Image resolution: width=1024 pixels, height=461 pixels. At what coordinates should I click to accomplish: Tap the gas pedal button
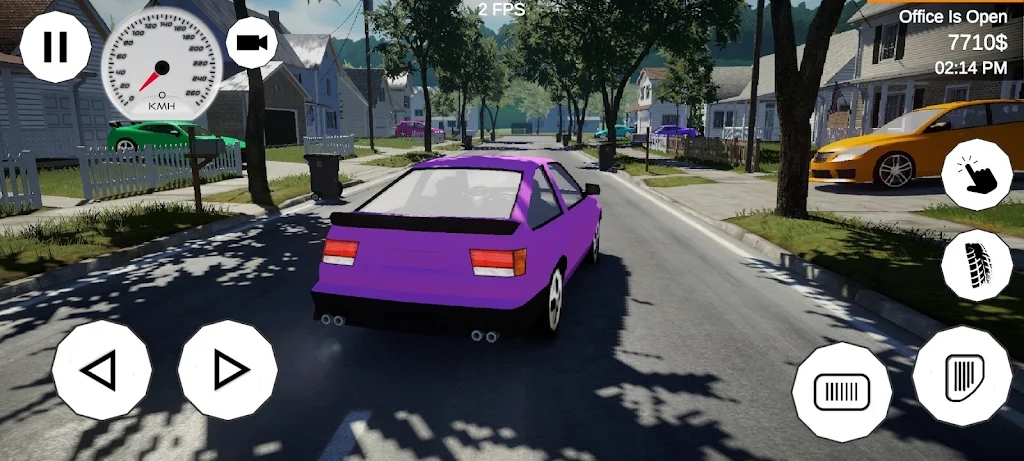point(962,376)
